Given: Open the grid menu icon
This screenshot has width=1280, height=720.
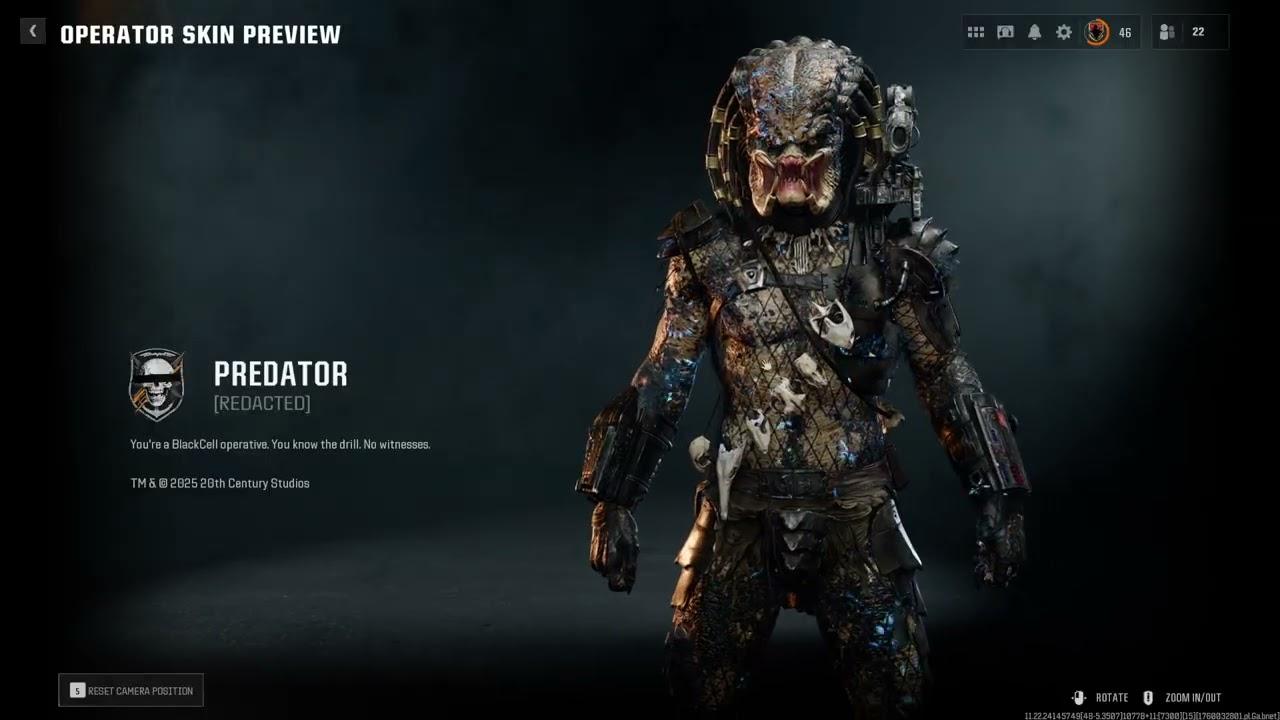Looking at the screenshot, I should 976,32.
